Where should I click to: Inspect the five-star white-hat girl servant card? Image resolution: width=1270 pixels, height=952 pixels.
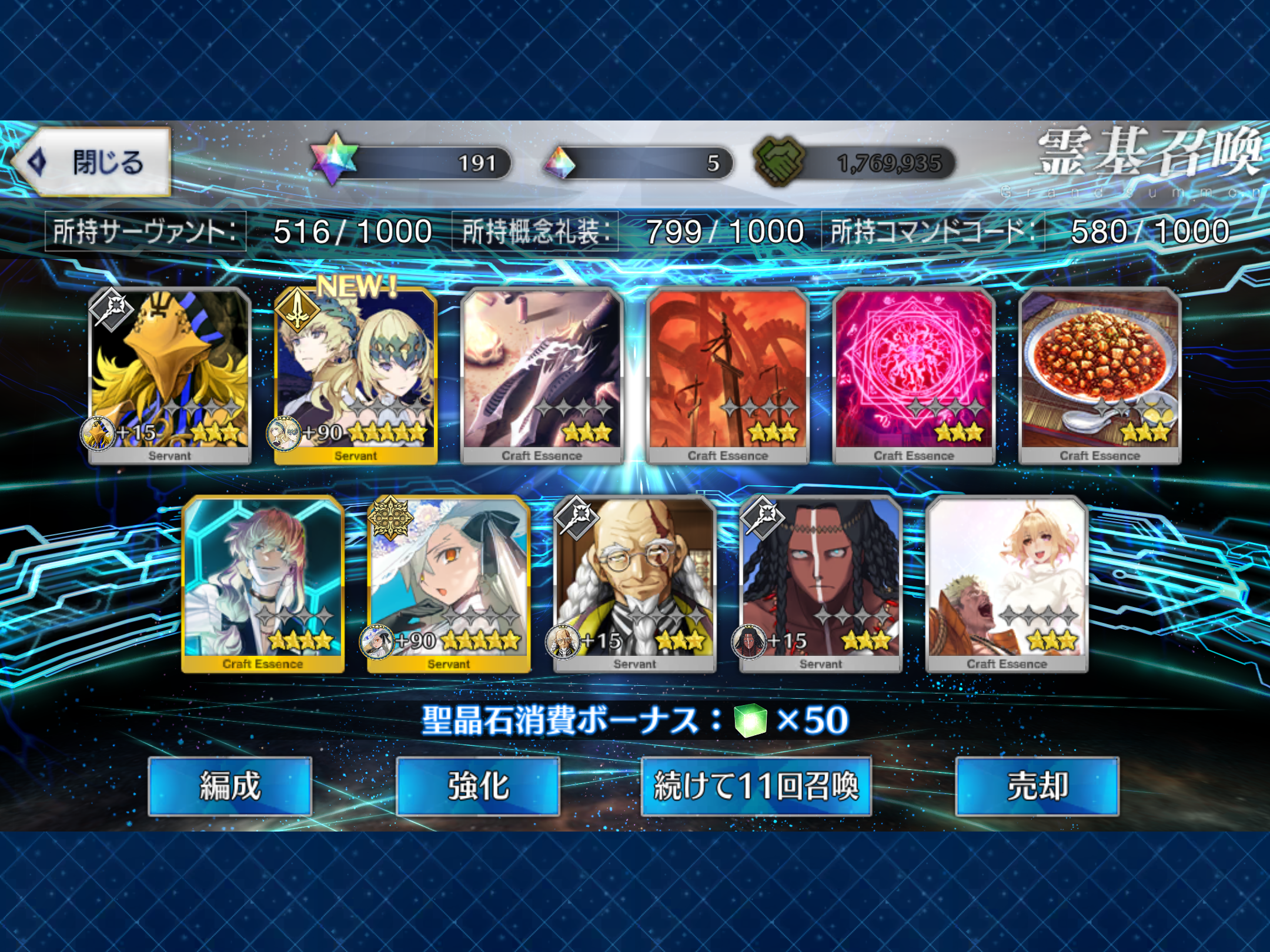coord(449,584)
